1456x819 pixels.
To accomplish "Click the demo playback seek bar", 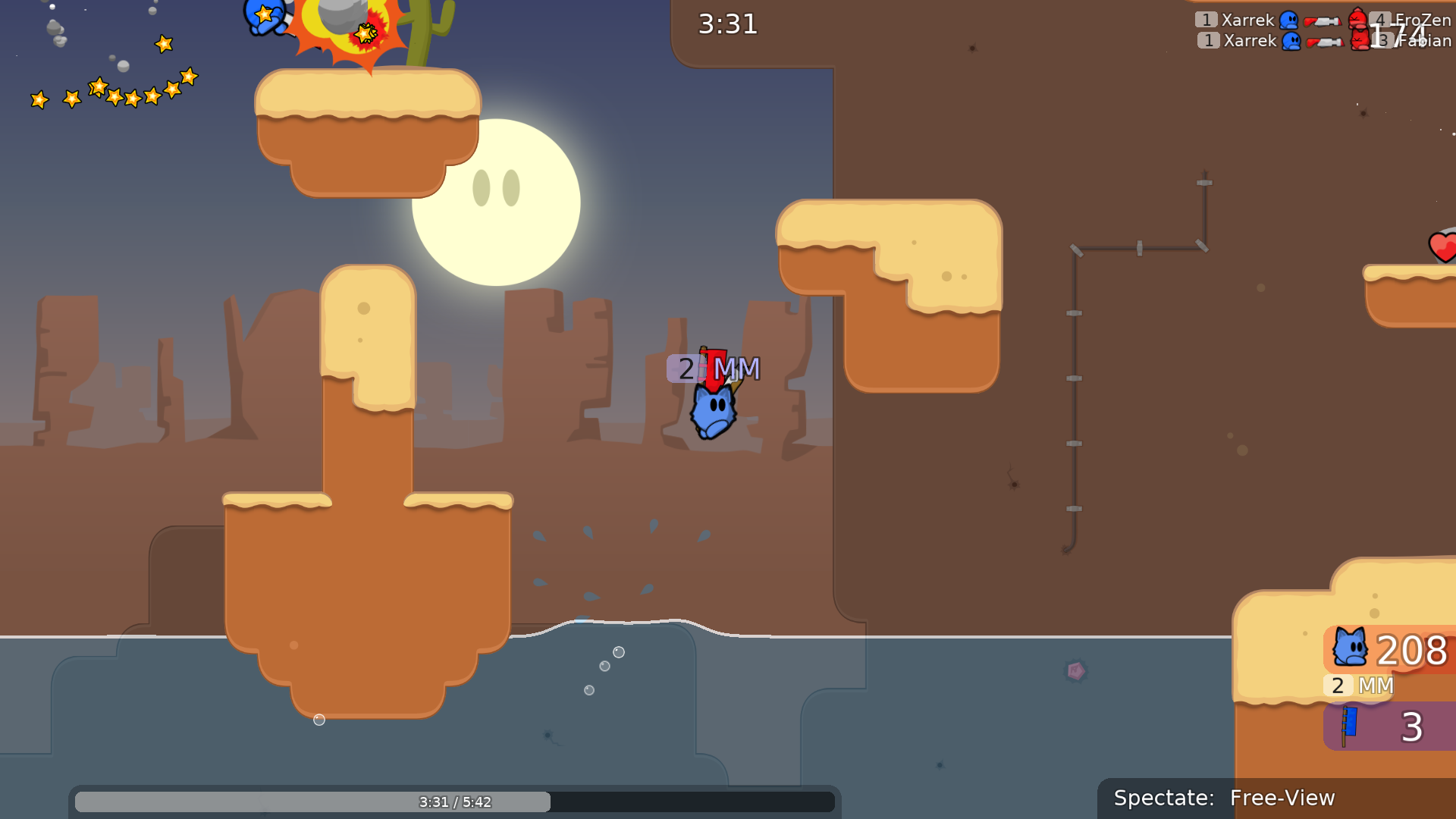I will pos(455,802).
